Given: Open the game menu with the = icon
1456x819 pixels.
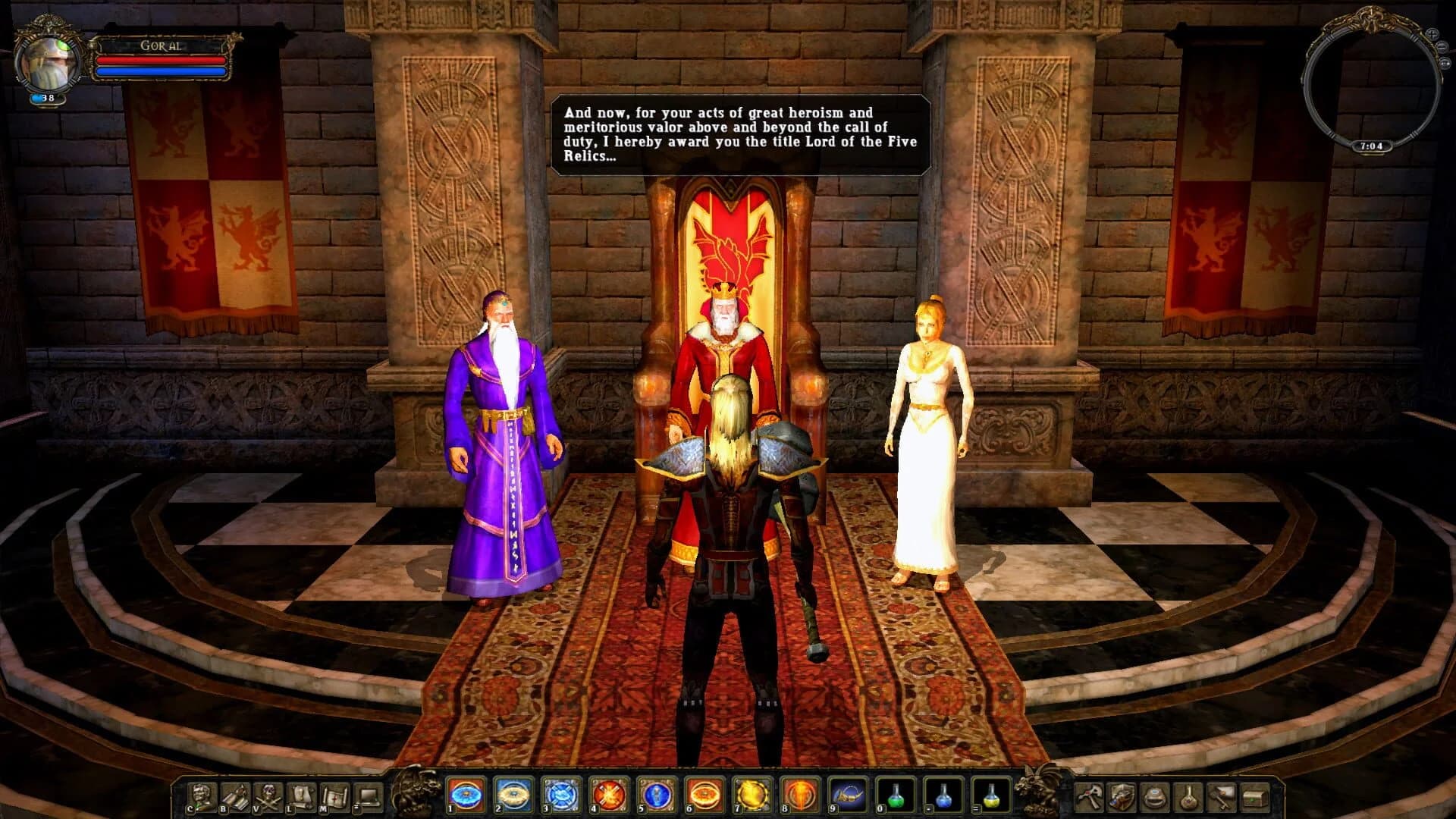Looking at the screenshot, I should click(368, 795).
